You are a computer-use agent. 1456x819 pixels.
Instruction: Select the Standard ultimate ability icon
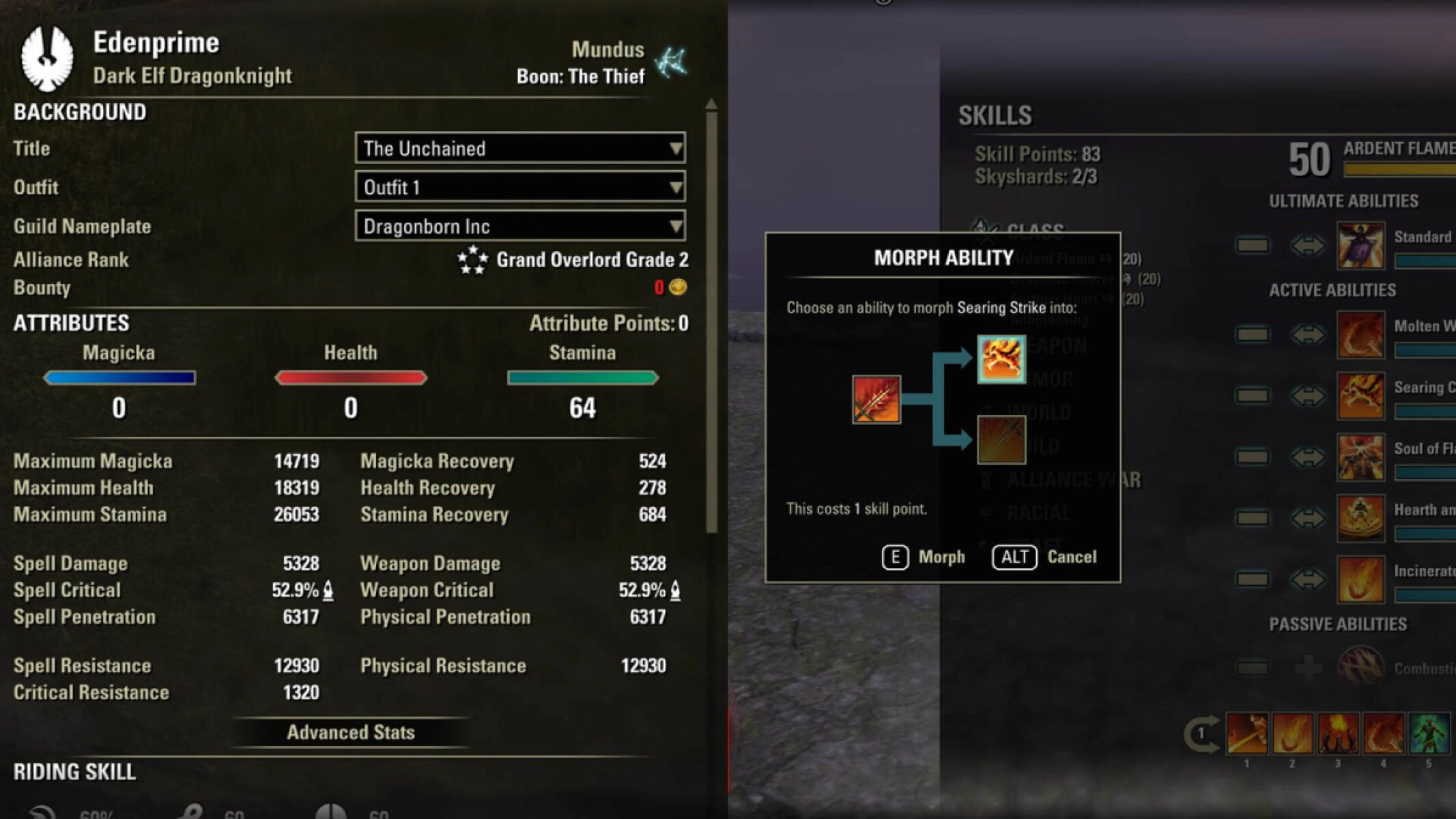click(1360, 246)
